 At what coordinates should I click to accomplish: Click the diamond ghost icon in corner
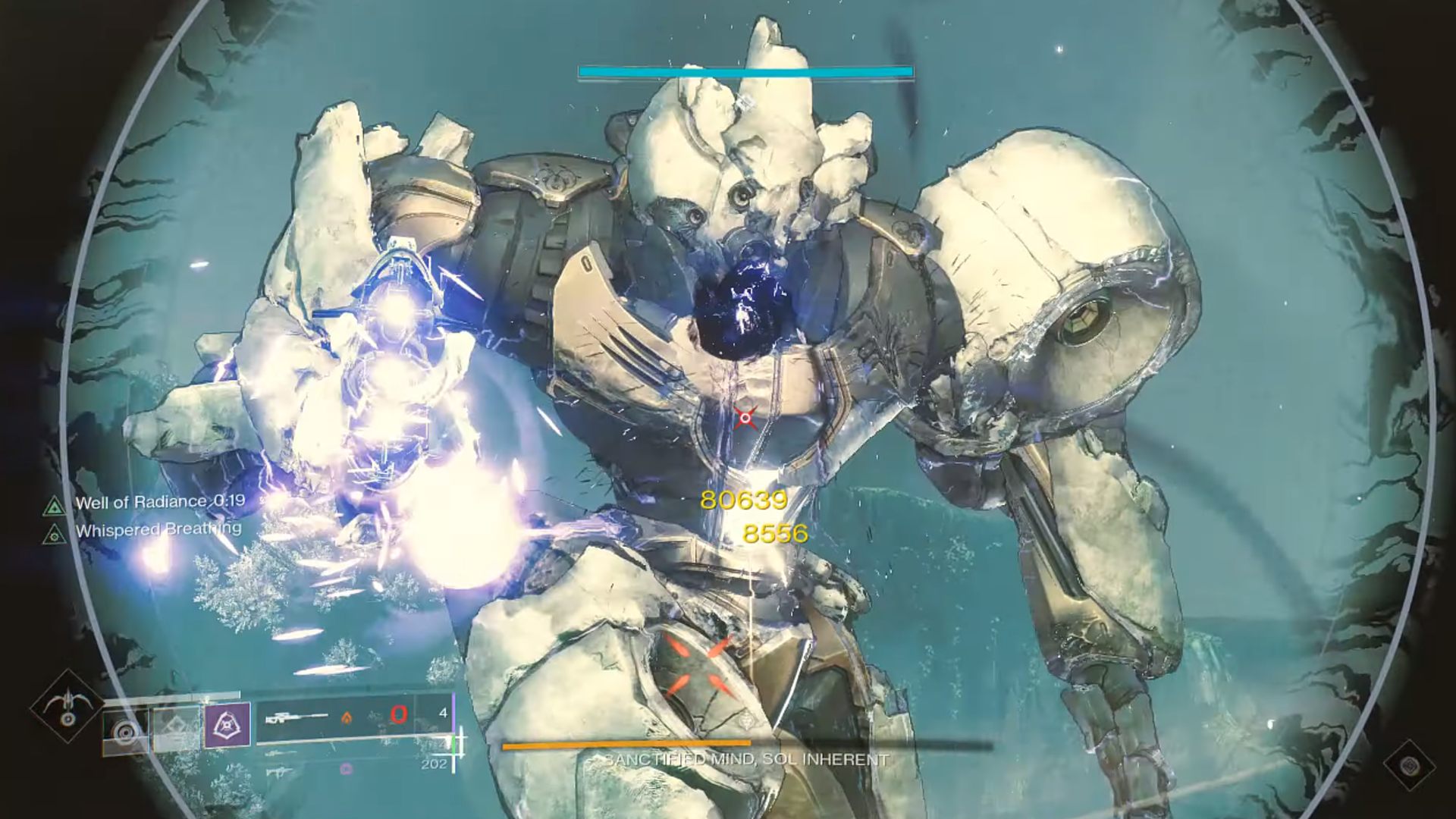tap(1409, 764)
